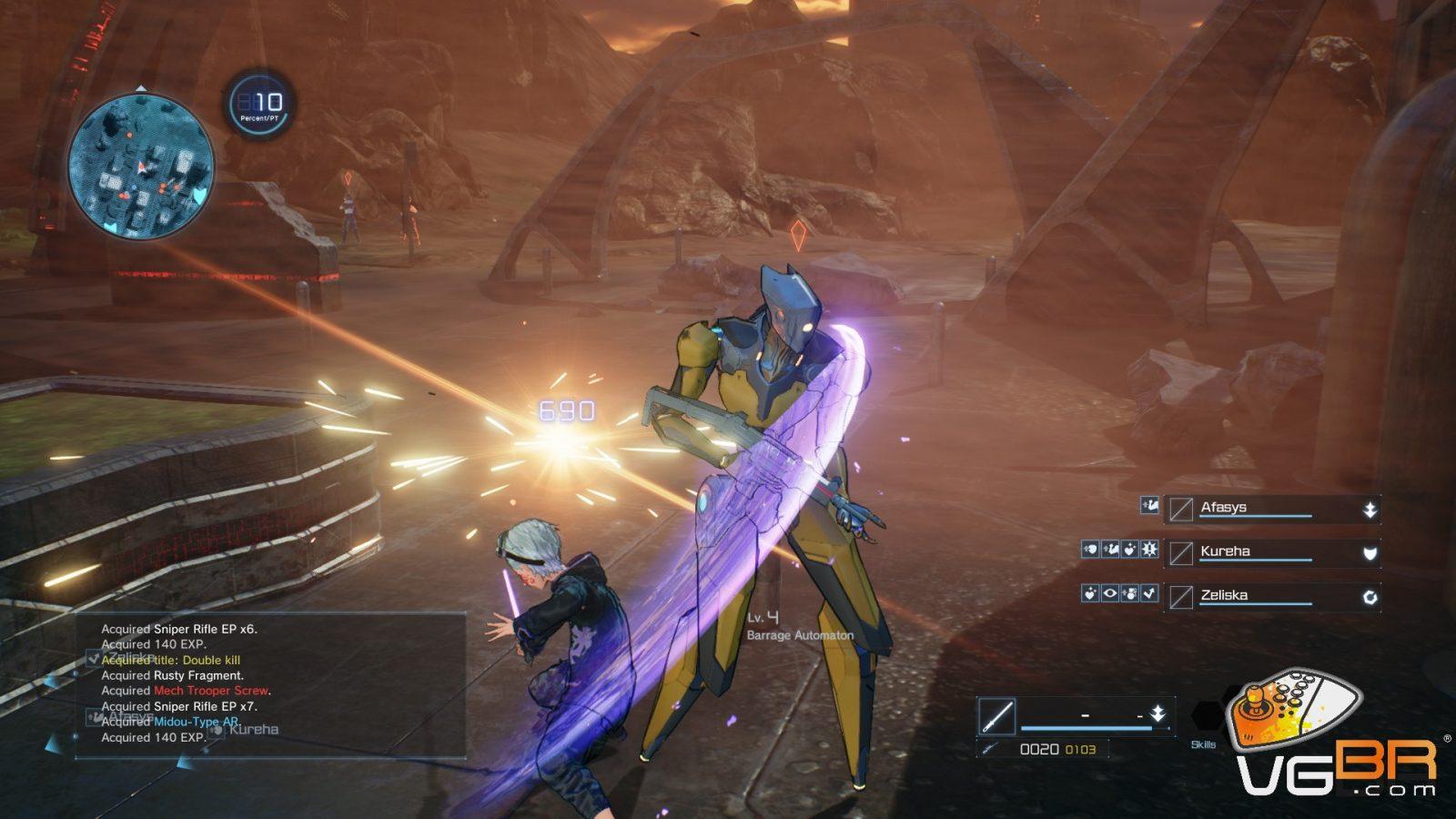Select the equipped photon sword weapon slot
The image size is (1456, 819).
[x=997, y=716]
